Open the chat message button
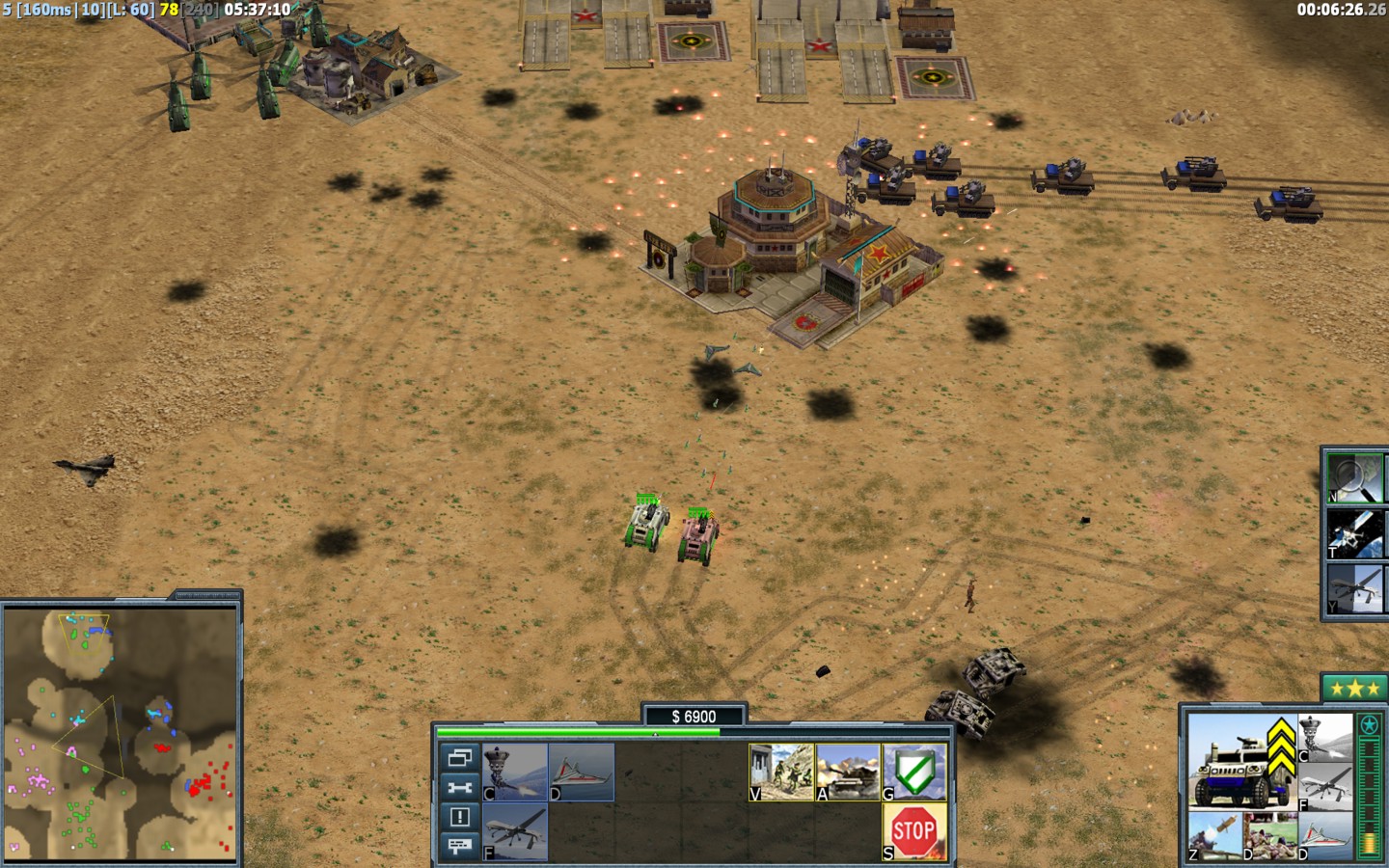 coord(459,846)
